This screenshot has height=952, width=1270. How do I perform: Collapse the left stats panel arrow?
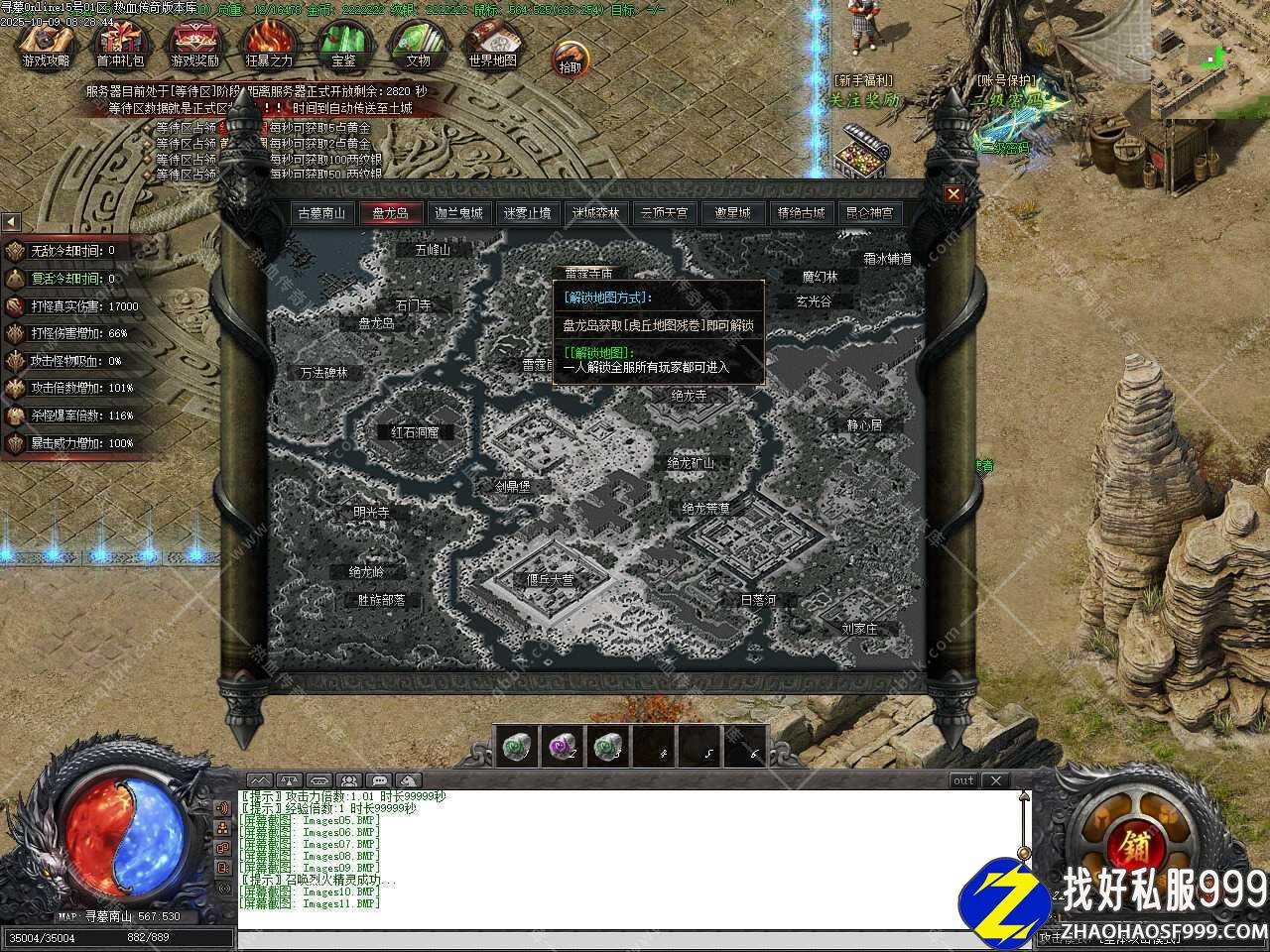pyautogui.click(x=10, y=221)
